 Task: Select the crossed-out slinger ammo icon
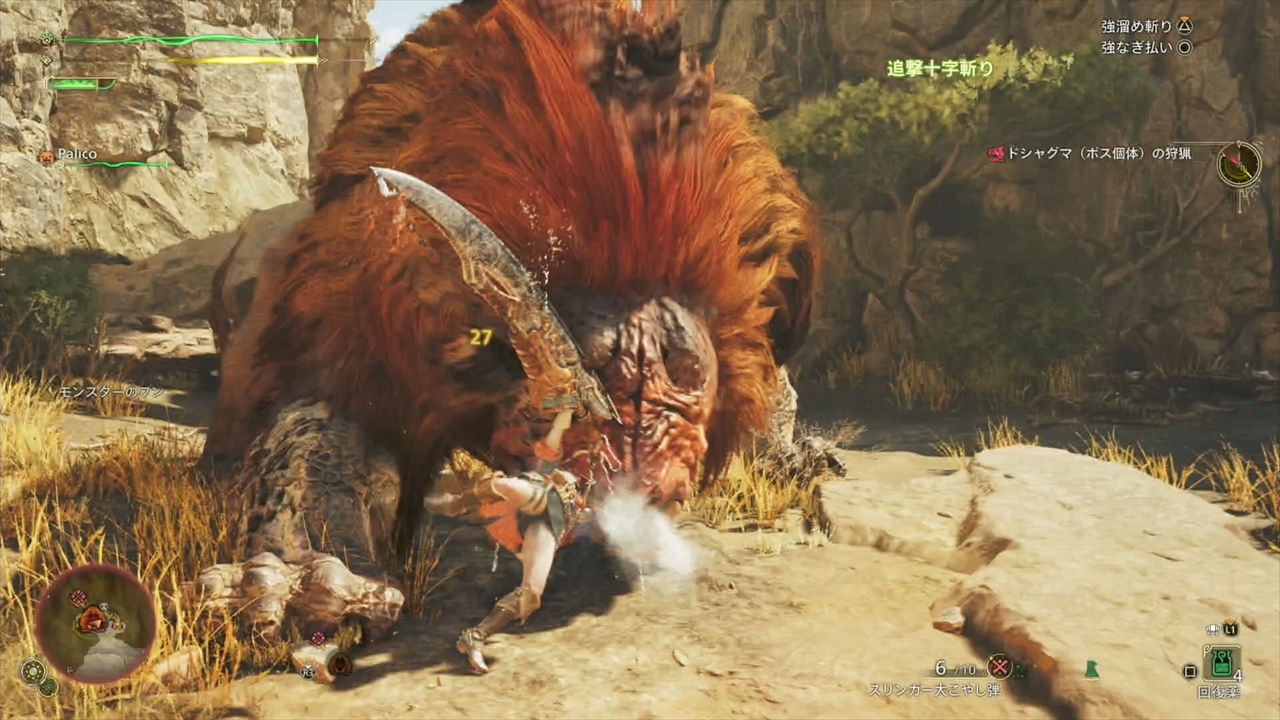tap(999, 666)
